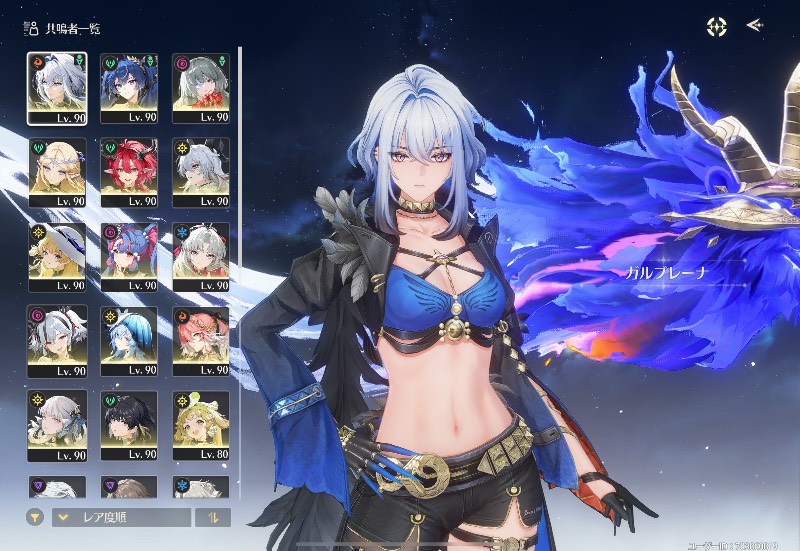Select the silver-haired resonator with white outline
This screenshot has width=800, height=551.
(57, 88)
